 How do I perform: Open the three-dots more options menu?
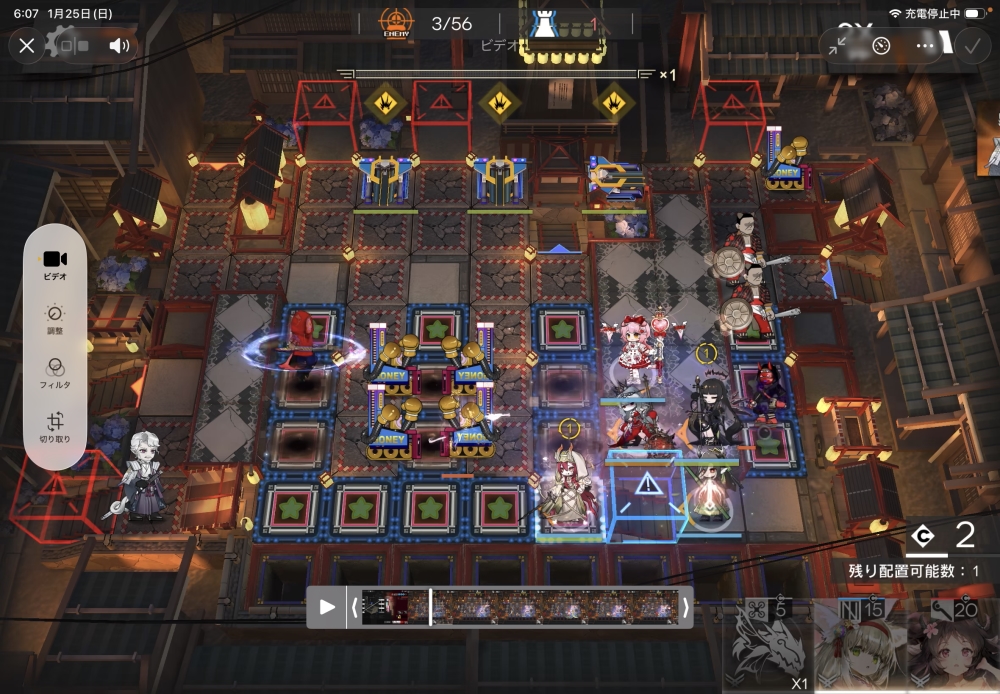[925, 45]
